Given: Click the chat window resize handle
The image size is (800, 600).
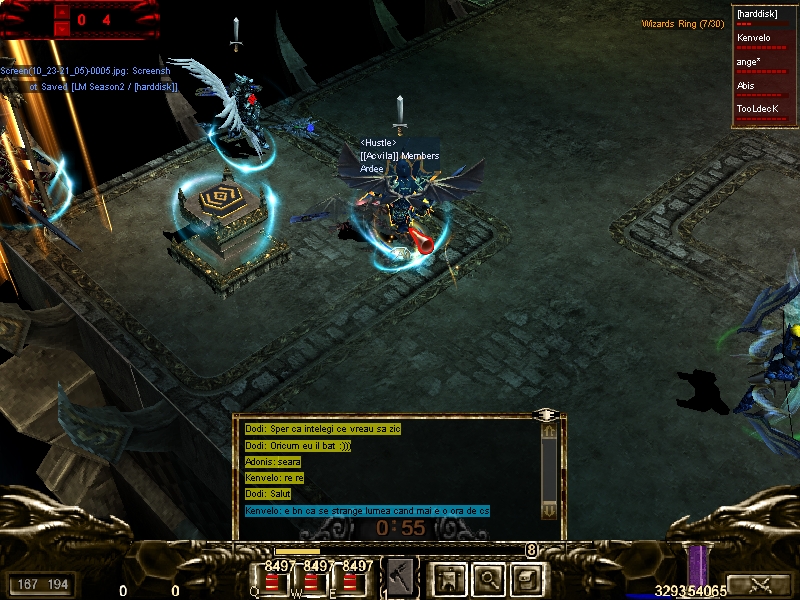Looking at the screenshot, I should tap(546, 413).
